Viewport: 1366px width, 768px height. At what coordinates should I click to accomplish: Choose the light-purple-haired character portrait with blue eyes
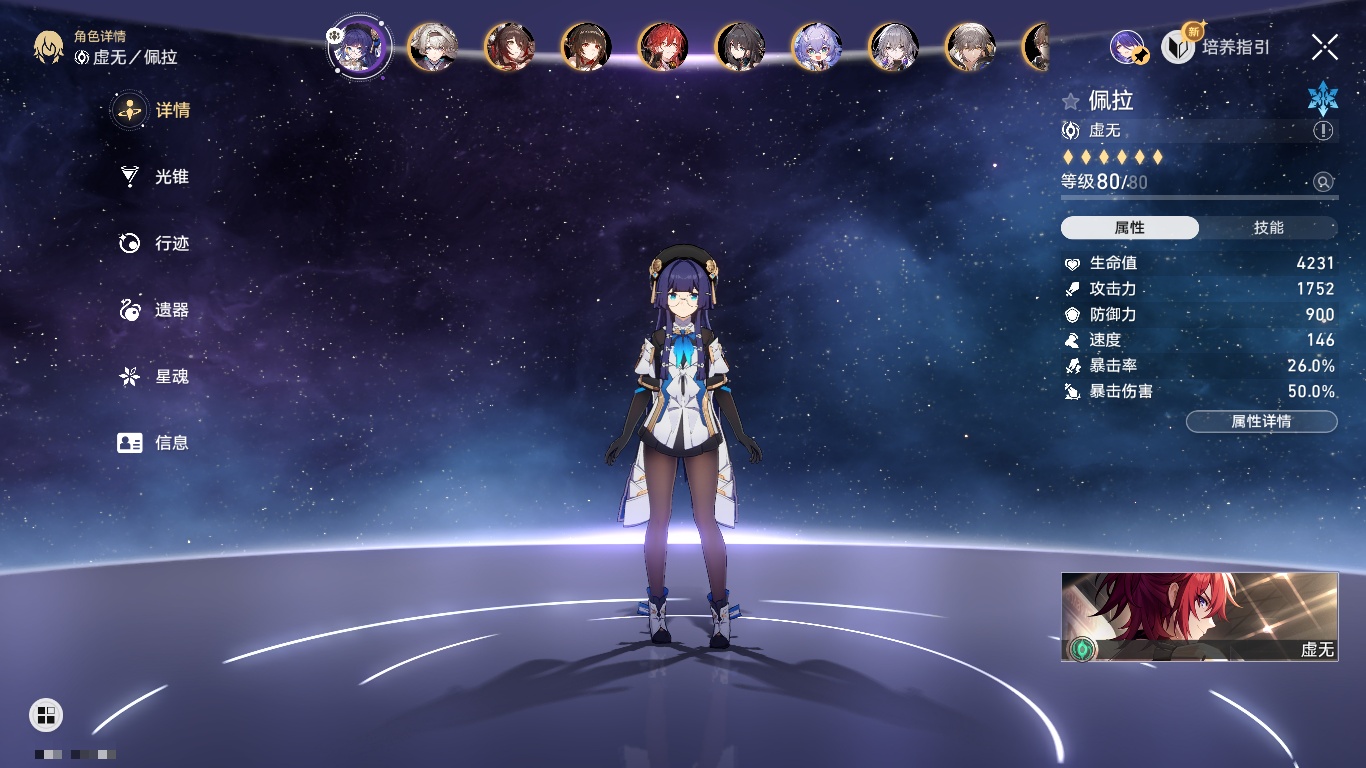[x=817, y=46]
